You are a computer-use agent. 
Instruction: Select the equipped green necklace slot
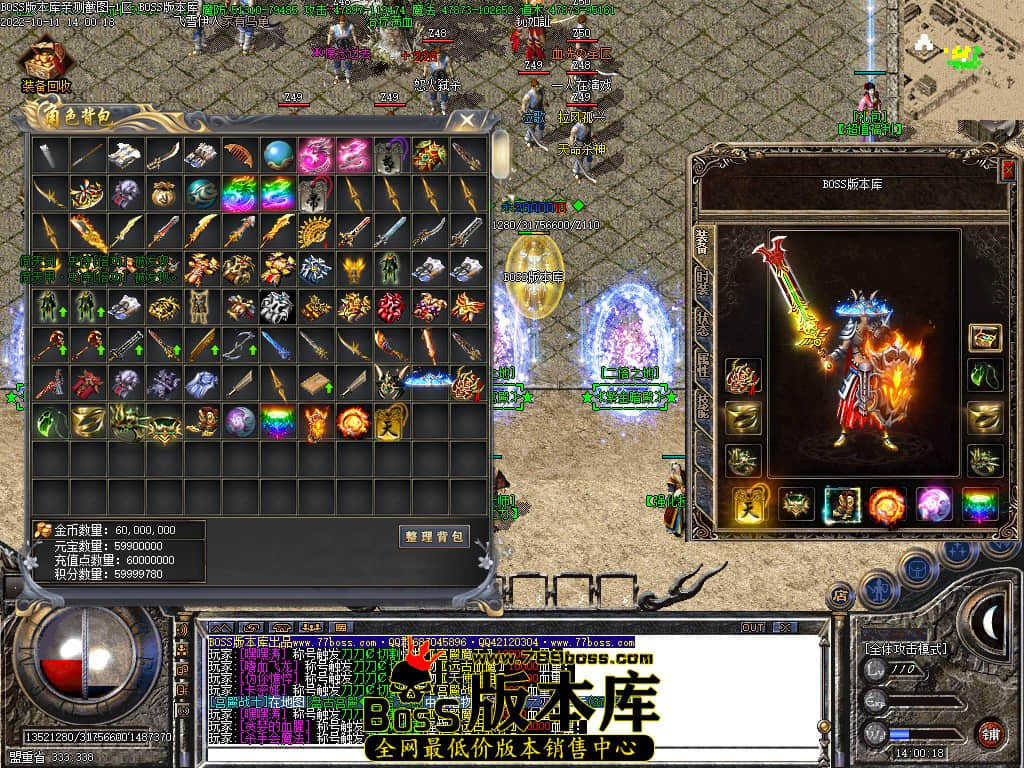[x=985, y=375]
